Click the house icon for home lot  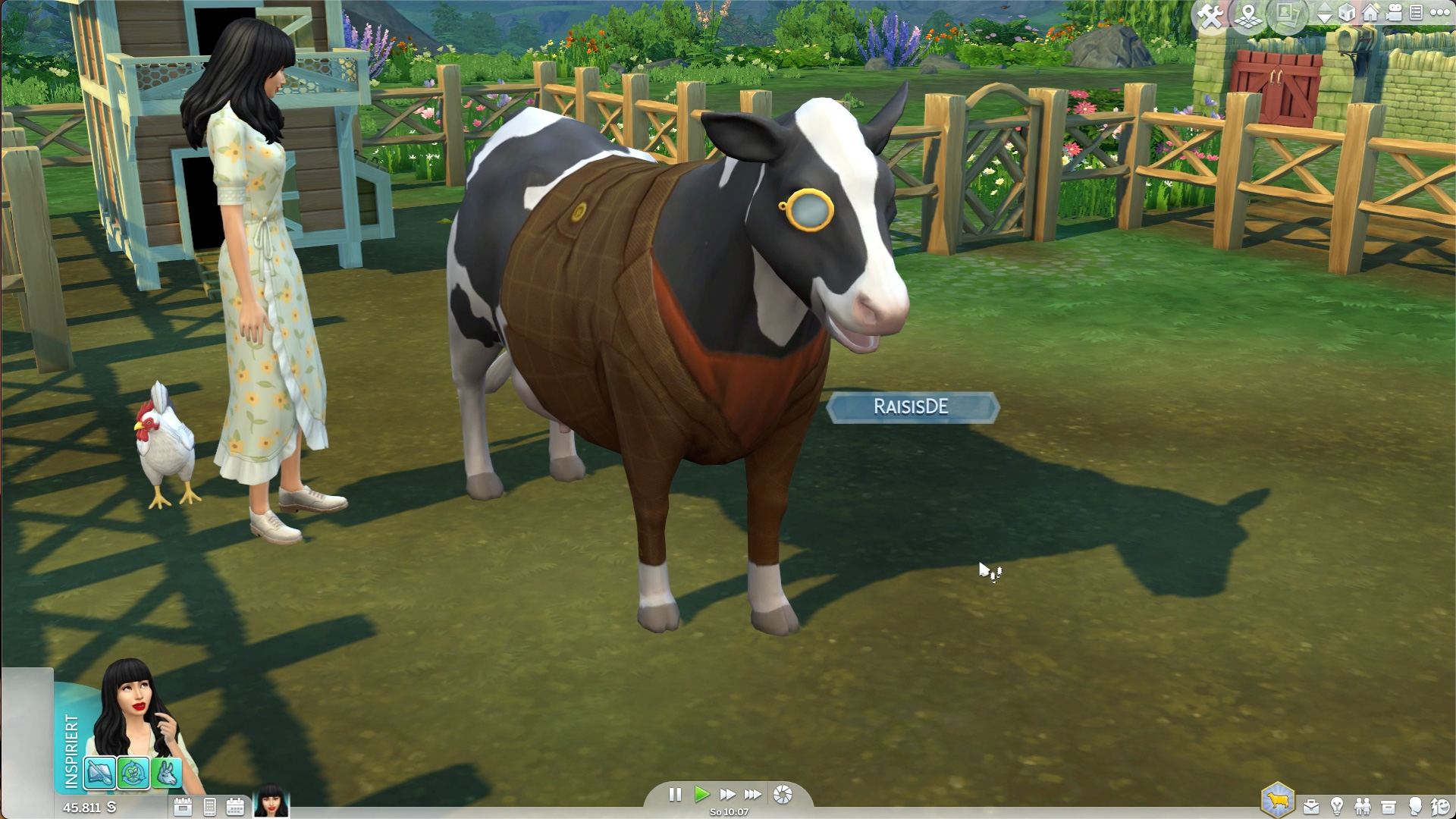[1370, 13]
